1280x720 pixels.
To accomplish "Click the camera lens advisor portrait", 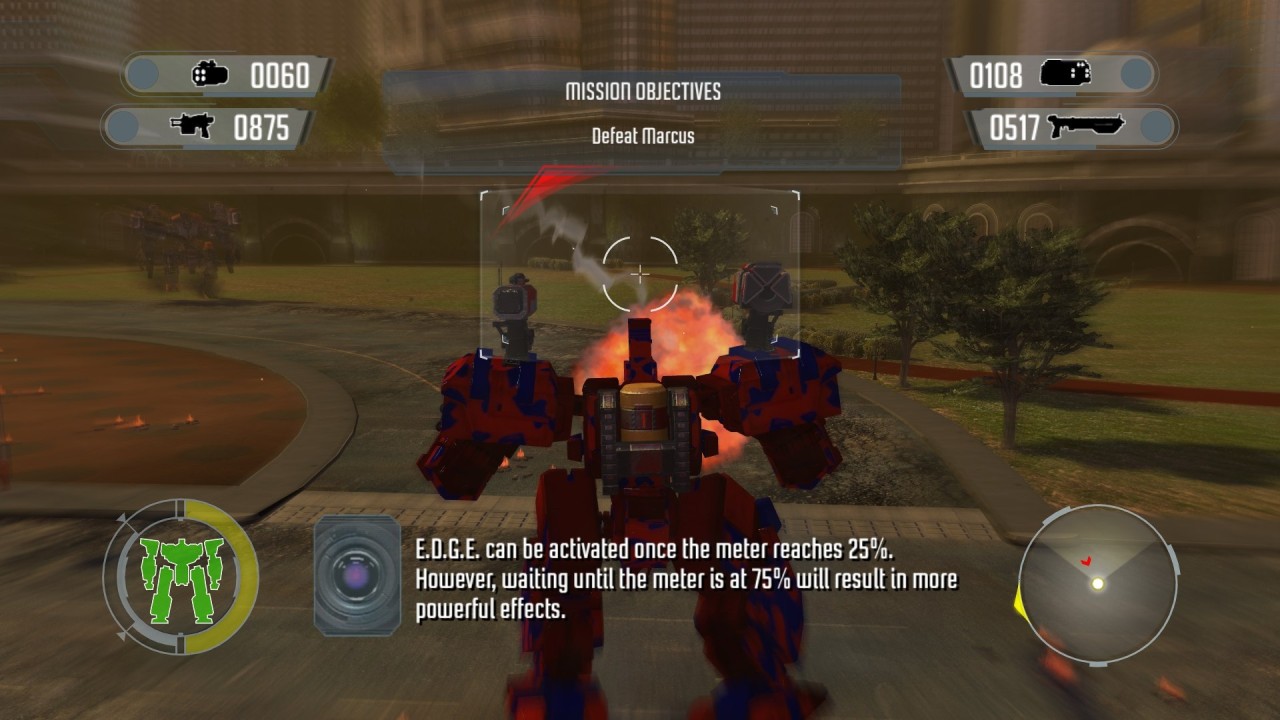I will pyautogui.click(x=357, y=575).
